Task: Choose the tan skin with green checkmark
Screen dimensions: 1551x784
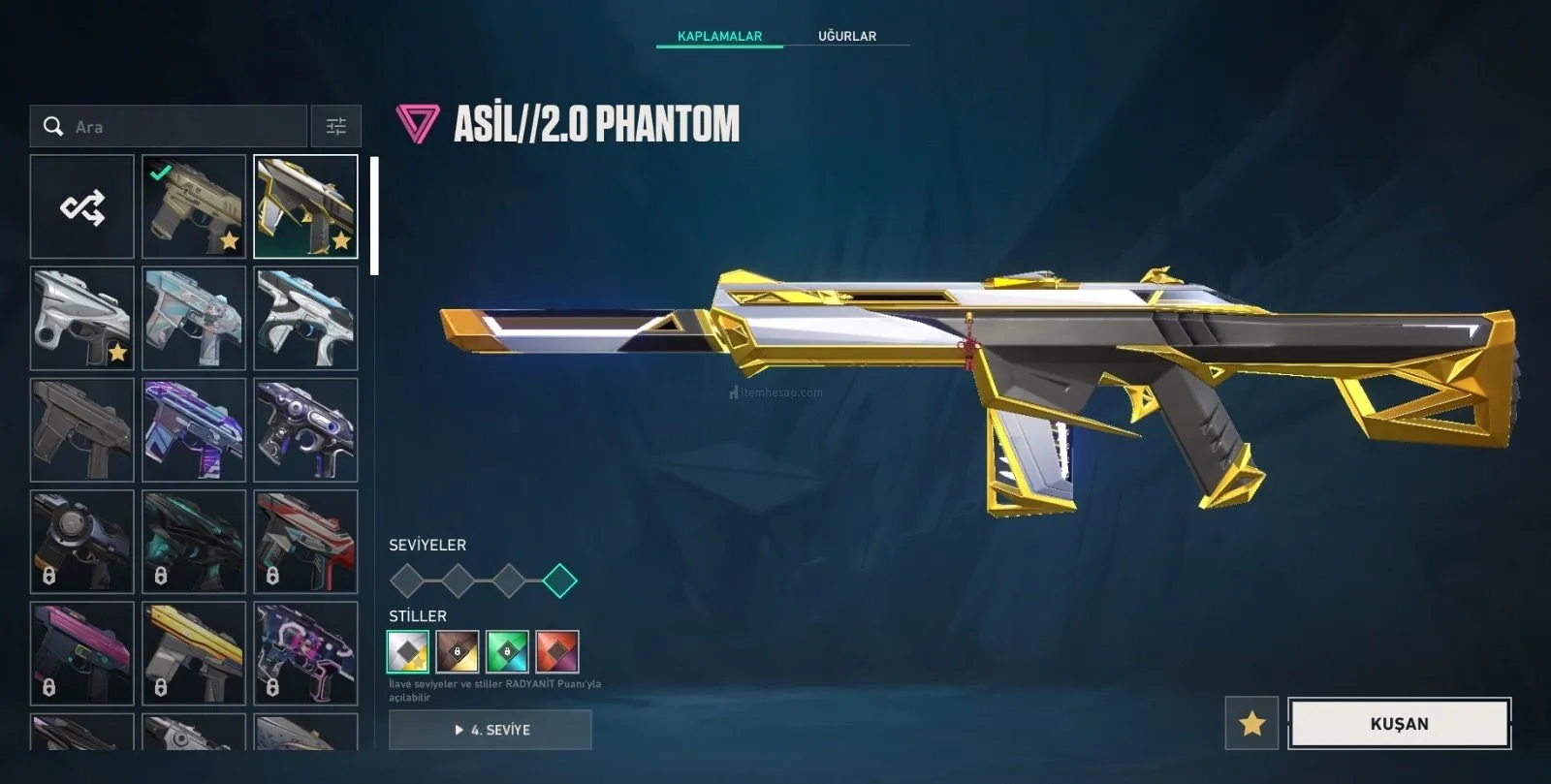Action: tap(194, 207)
